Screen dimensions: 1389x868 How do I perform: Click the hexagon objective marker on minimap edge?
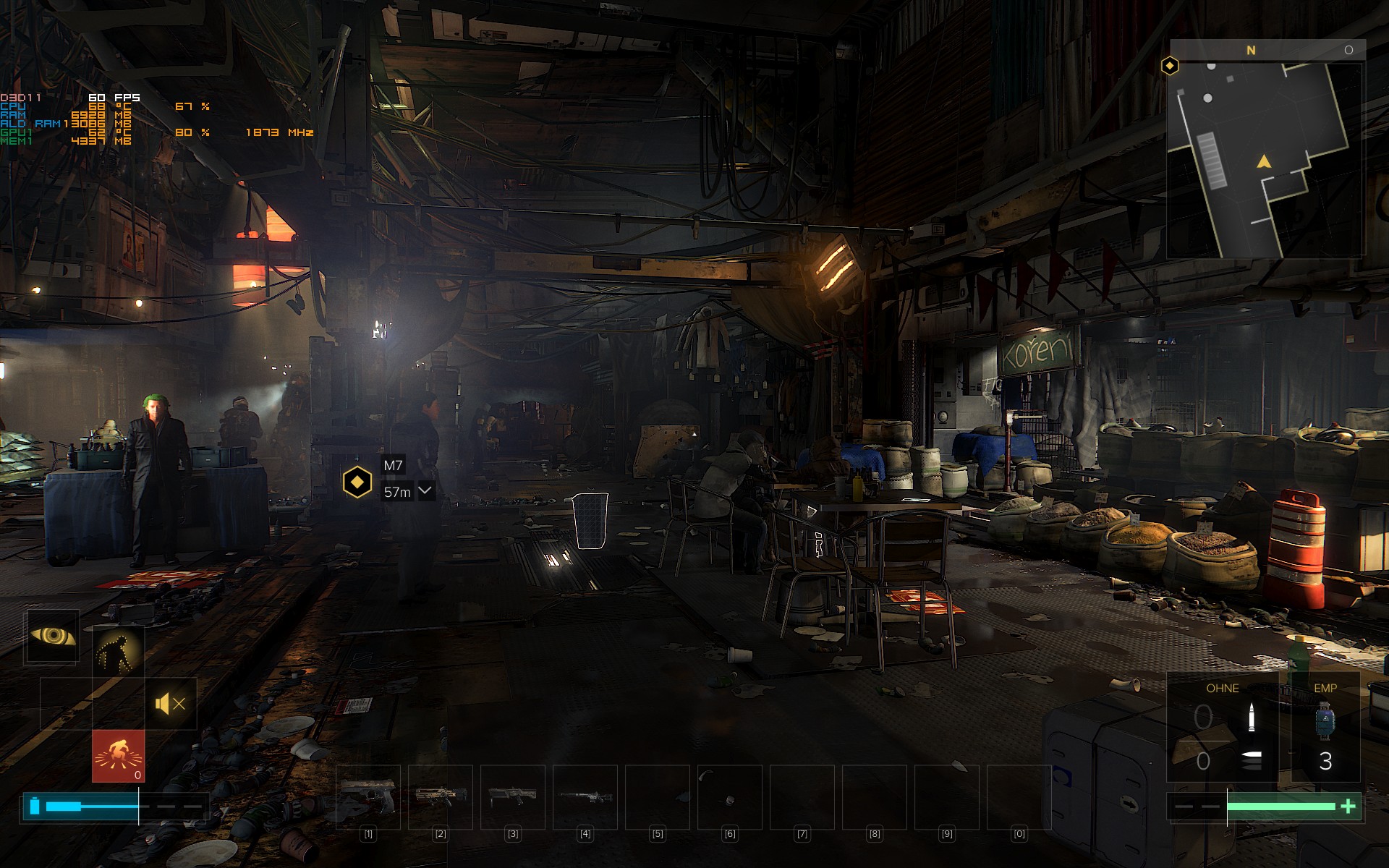tap(1170, 67)
